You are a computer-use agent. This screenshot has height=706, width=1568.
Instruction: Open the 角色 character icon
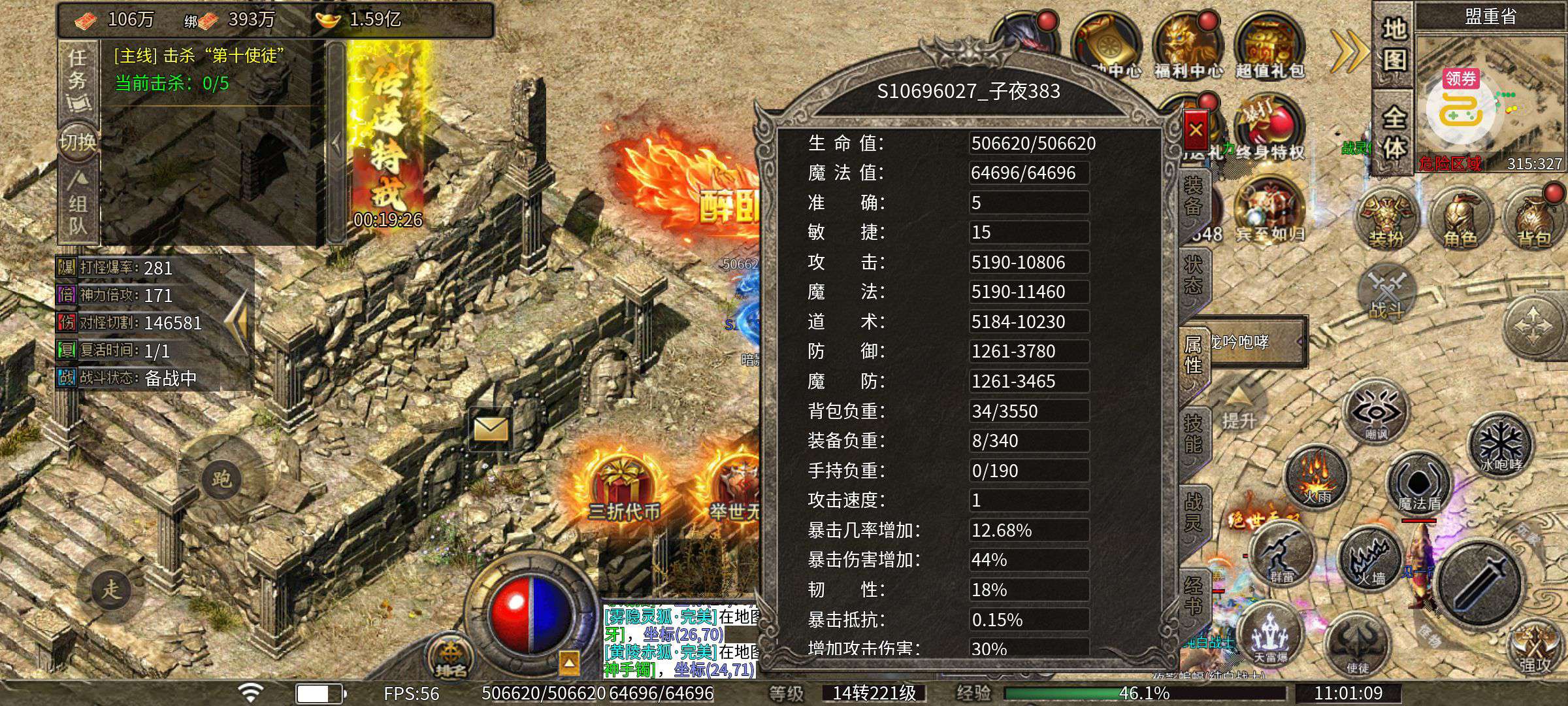point(1460,219)
